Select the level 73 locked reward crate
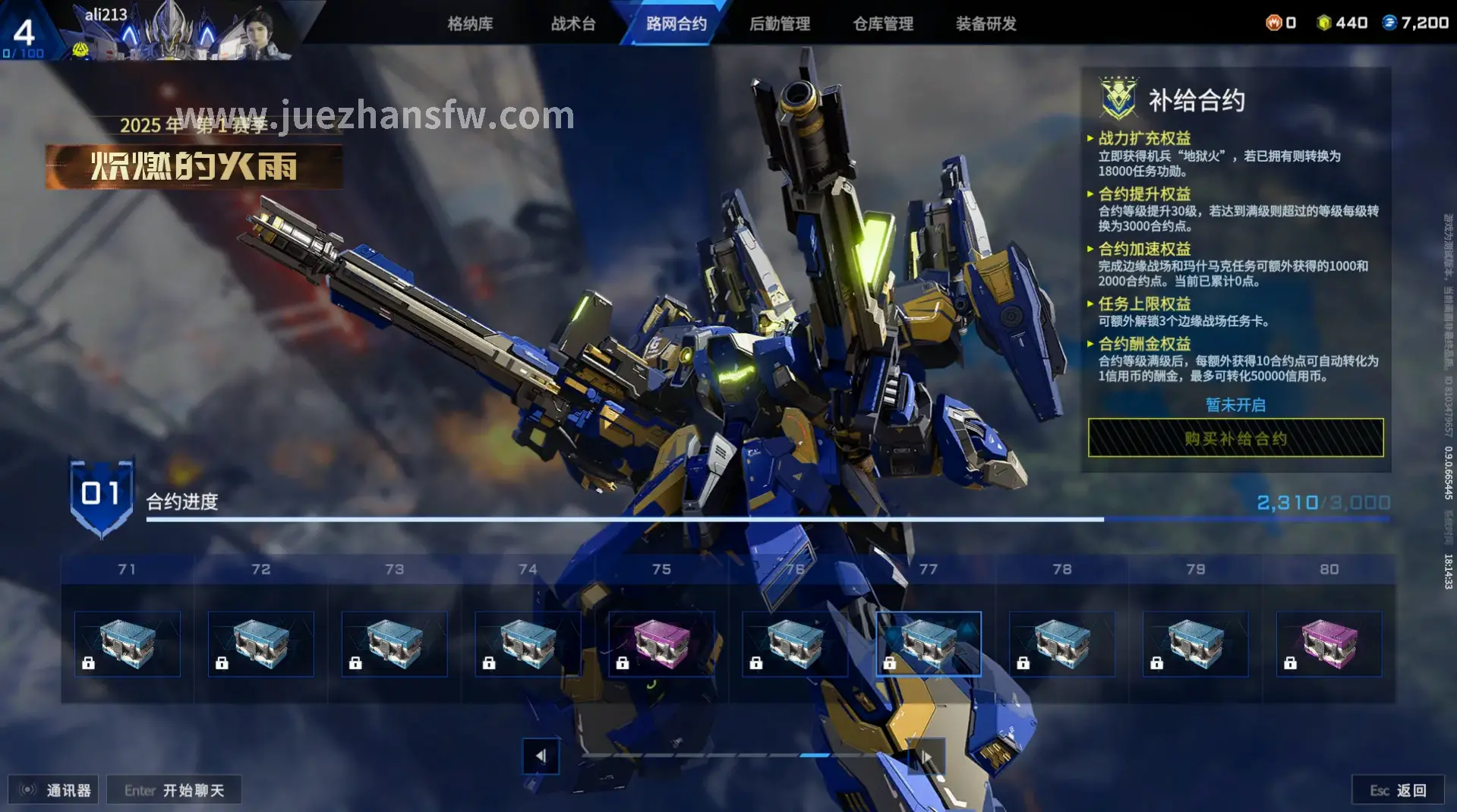 [394, 644]
